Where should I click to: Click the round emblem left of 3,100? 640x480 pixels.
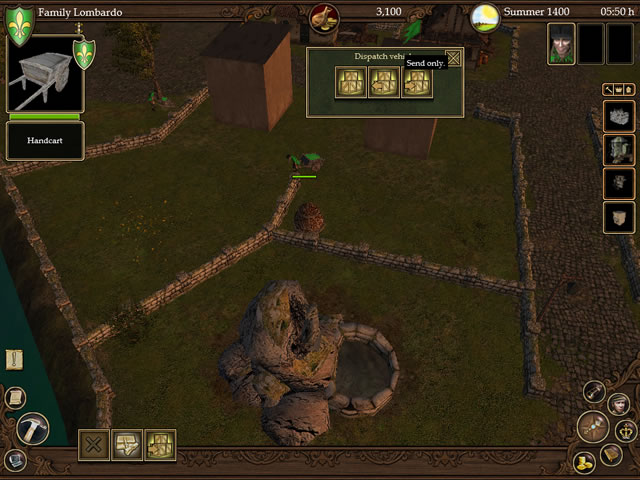pyautogui.click(x=324, y=15)
